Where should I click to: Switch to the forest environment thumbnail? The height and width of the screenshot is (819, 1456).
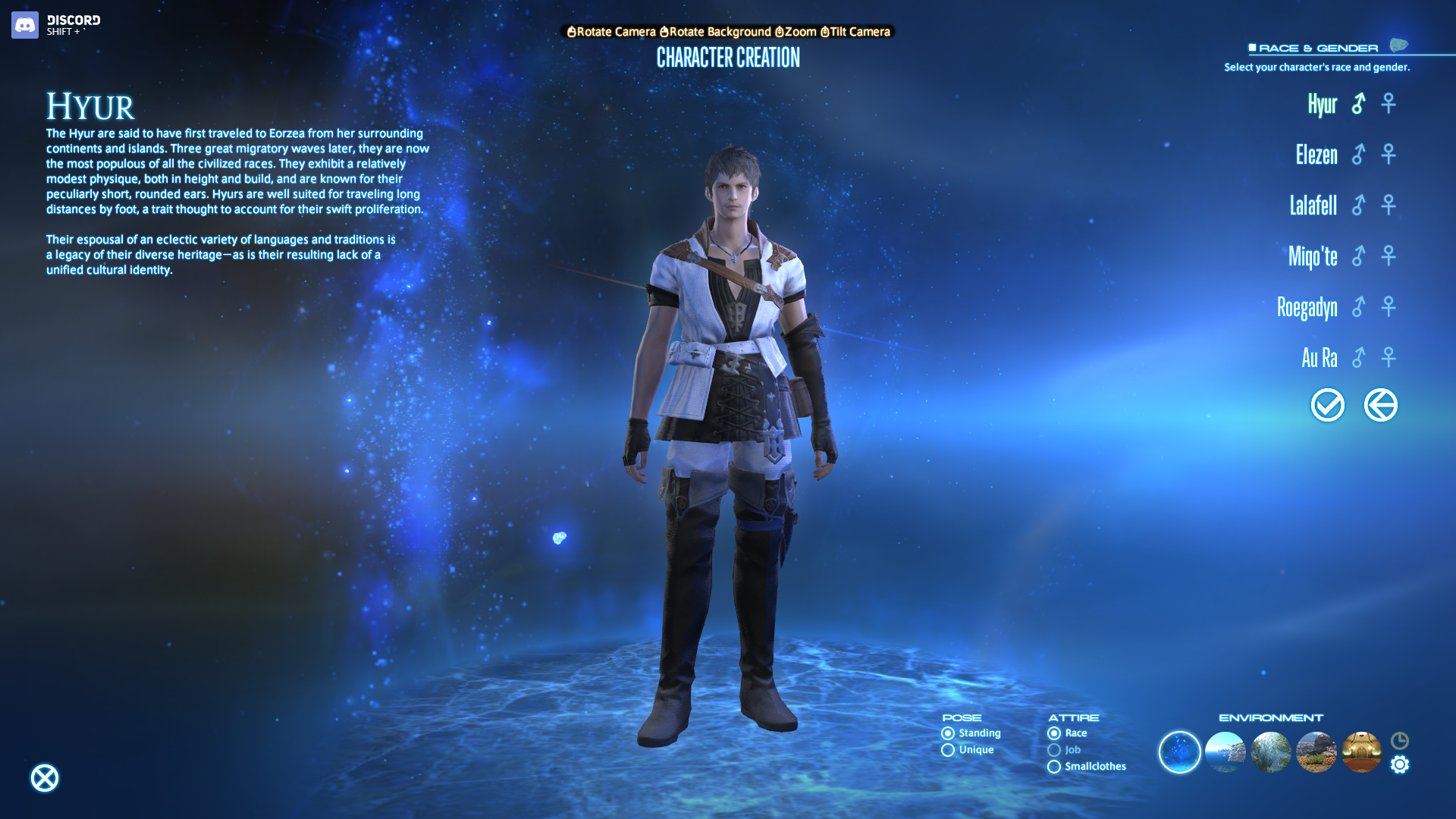[1271, 752]
